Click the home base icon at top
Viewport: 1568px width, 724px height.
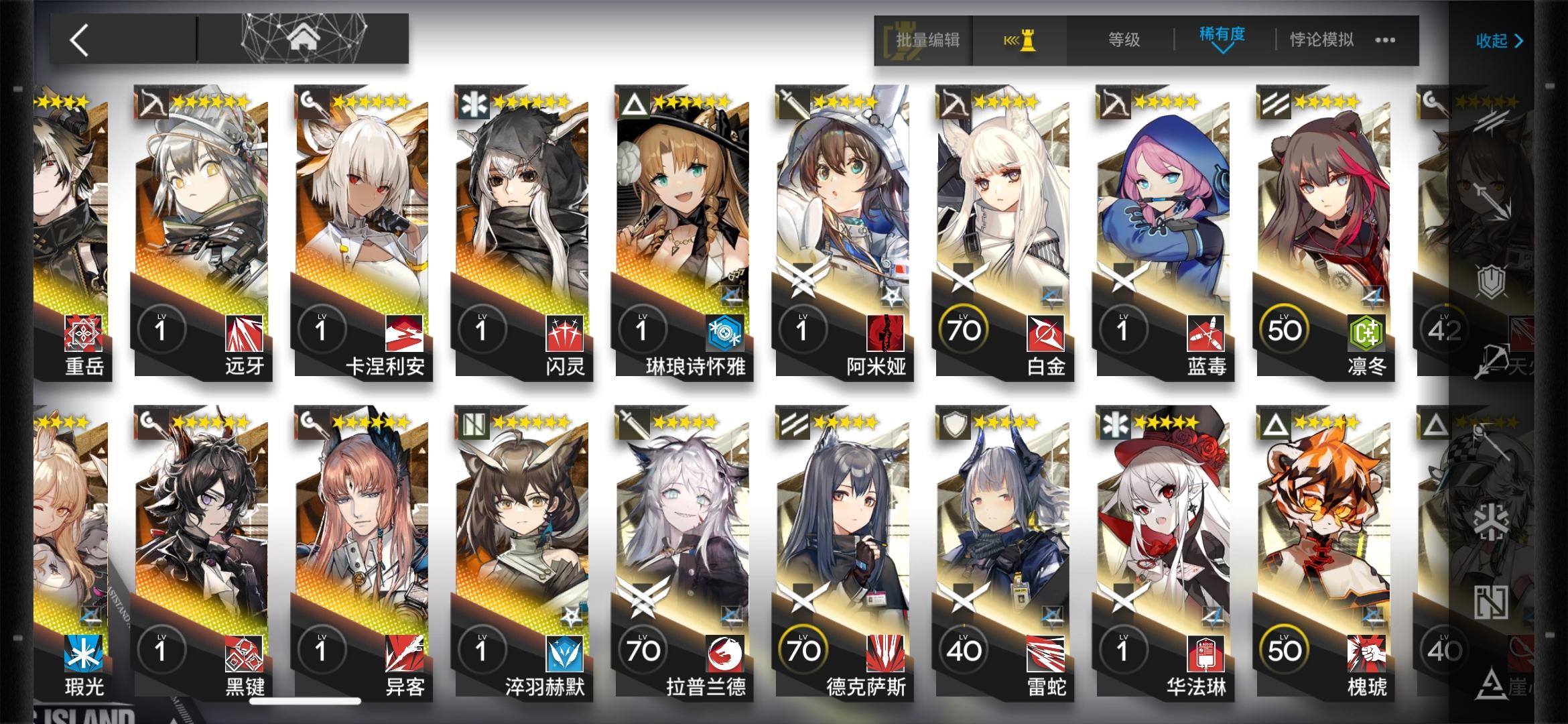point(306,38)
